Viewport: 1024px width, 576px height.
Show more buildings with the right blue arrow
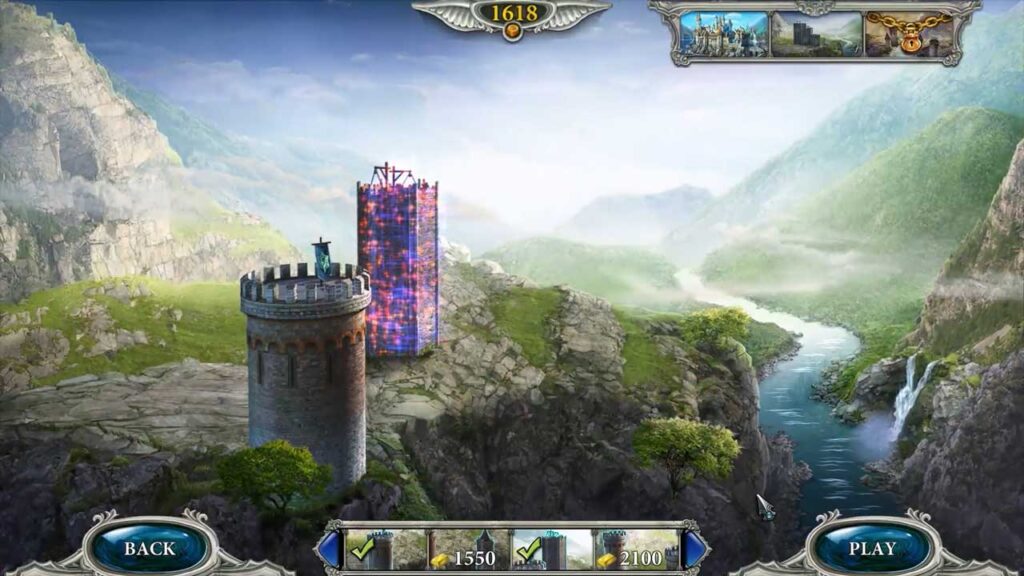(694, 549)
